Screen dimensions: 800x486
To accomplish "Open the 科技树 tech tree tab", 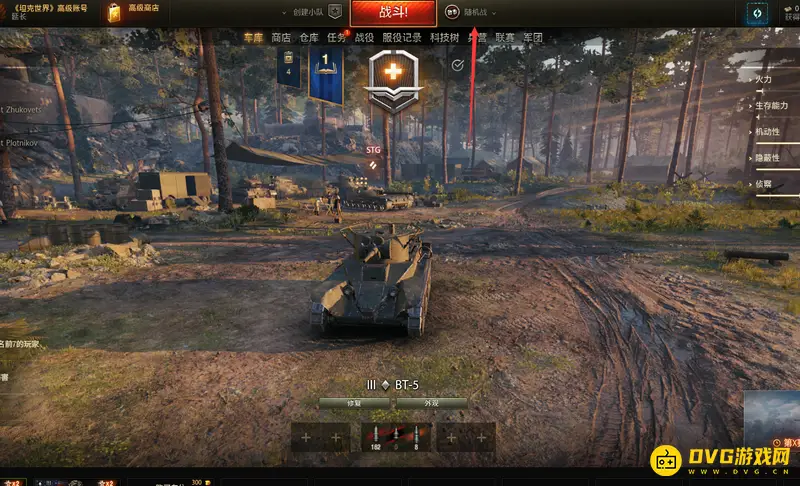I will 445,37.
